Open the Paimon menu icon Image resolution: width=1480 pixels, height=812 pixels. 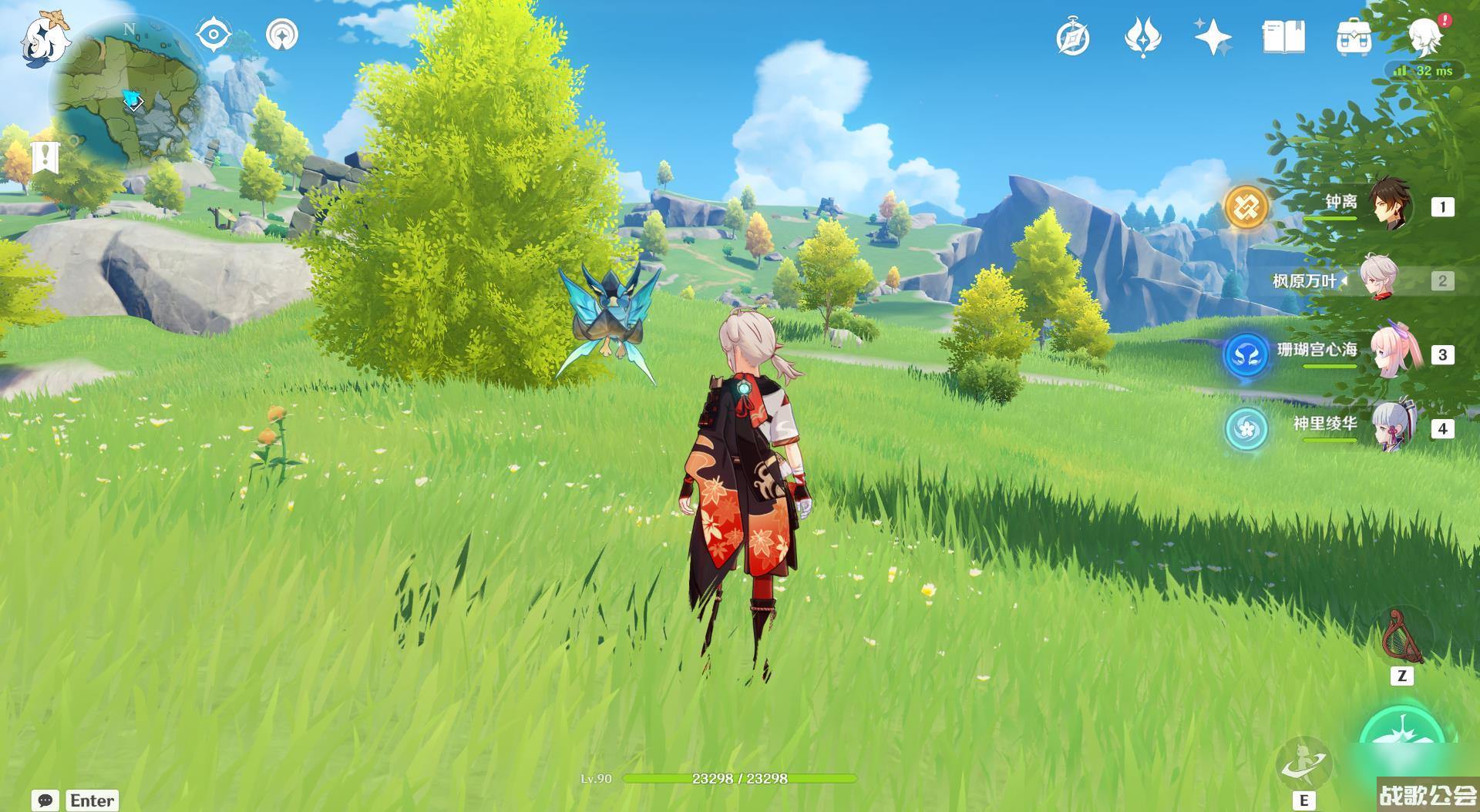(x=43, y=39)
